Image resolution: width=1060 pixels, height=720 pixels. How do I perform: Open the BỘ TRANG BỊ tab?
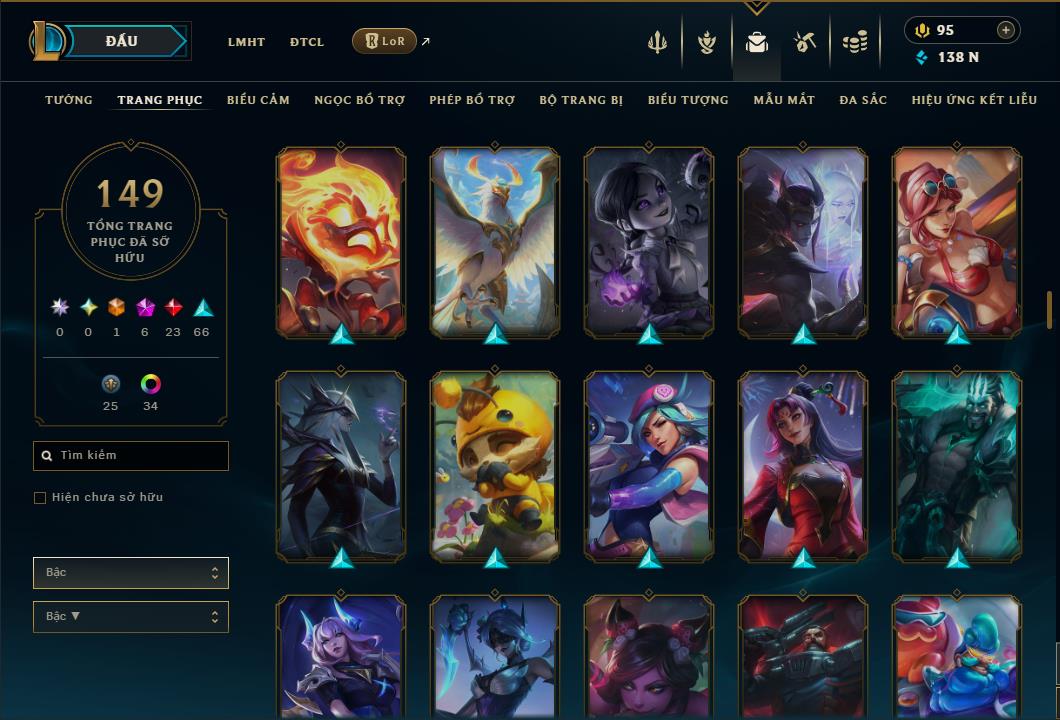581,100
